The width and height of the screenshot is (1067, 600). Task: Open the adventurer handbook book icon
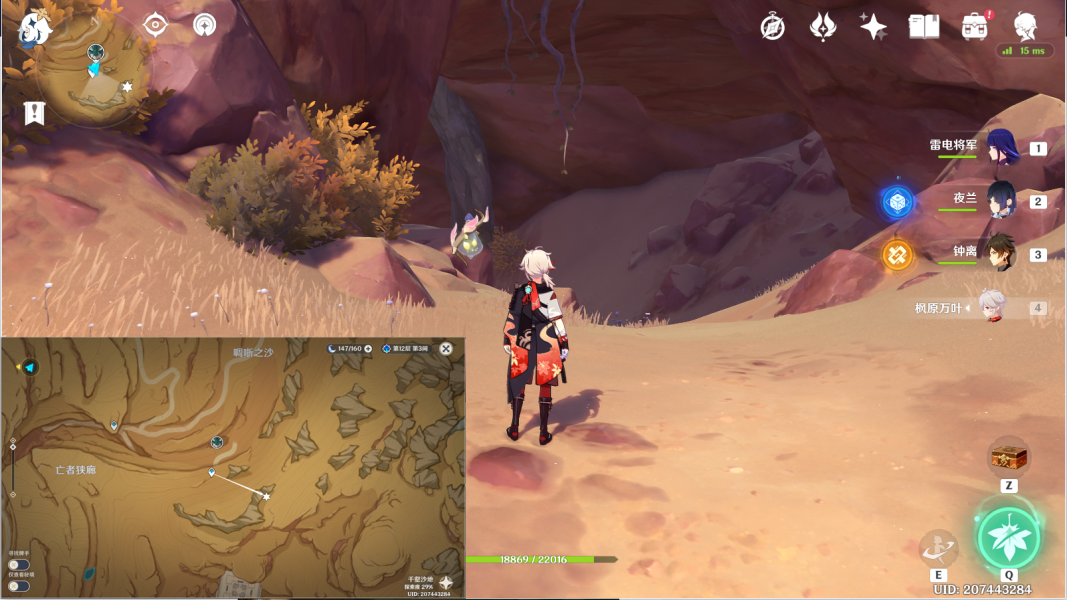(x=923, y=27)
